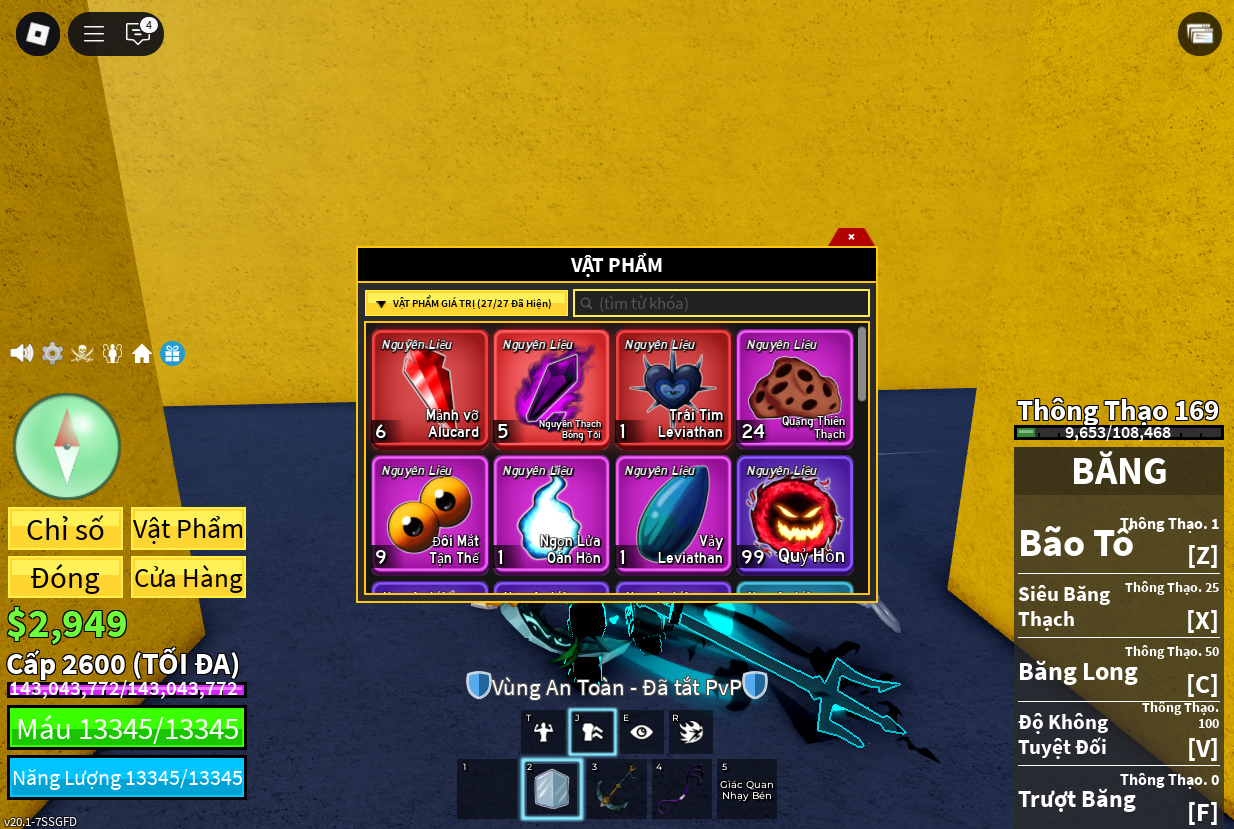Screen dimensions: 1234x829
Task: Select the Vảy Leviathan item
Action: 673,514
